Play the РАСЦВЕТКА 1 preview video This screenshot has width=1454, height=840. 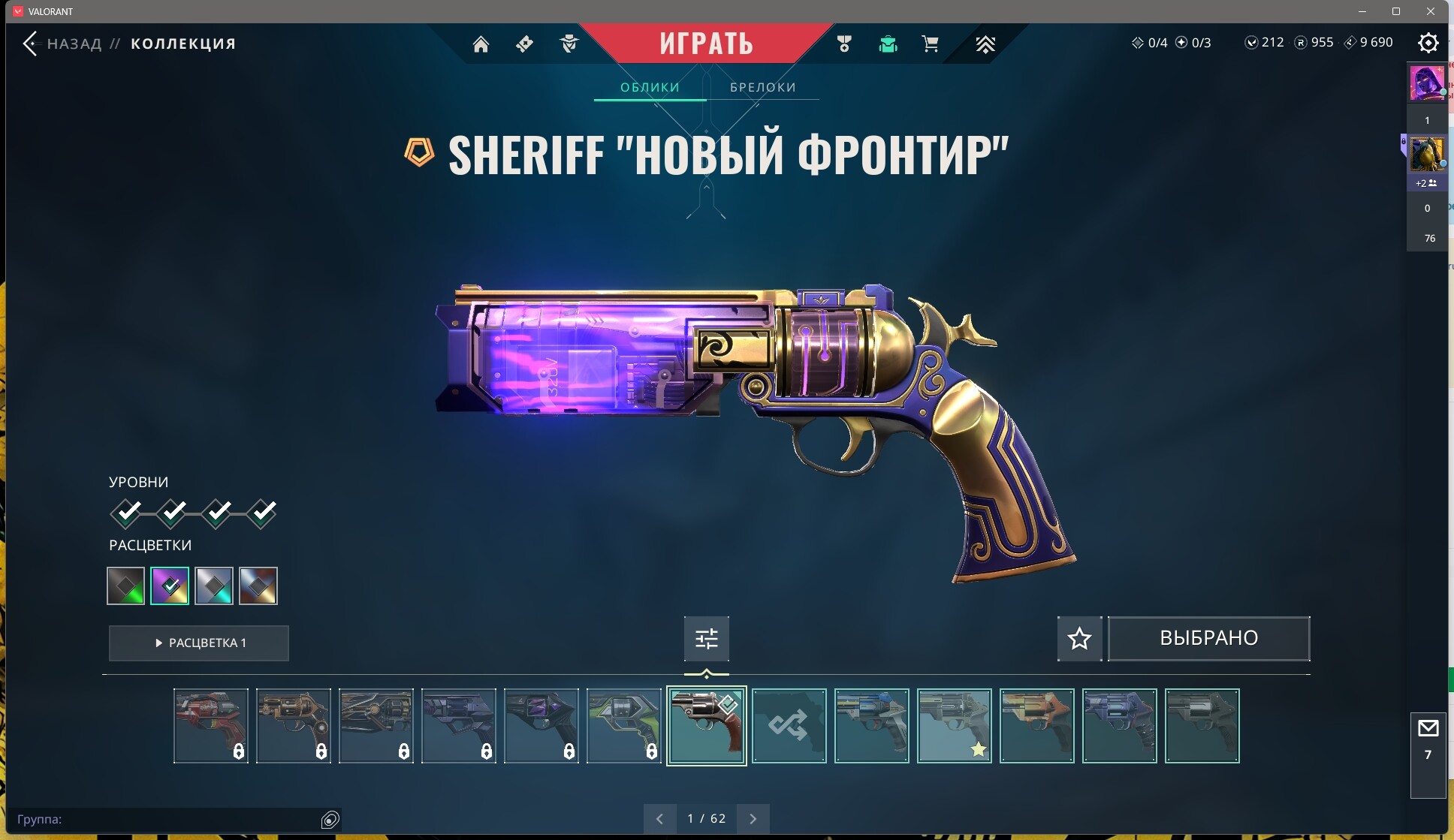pos(199,643)
